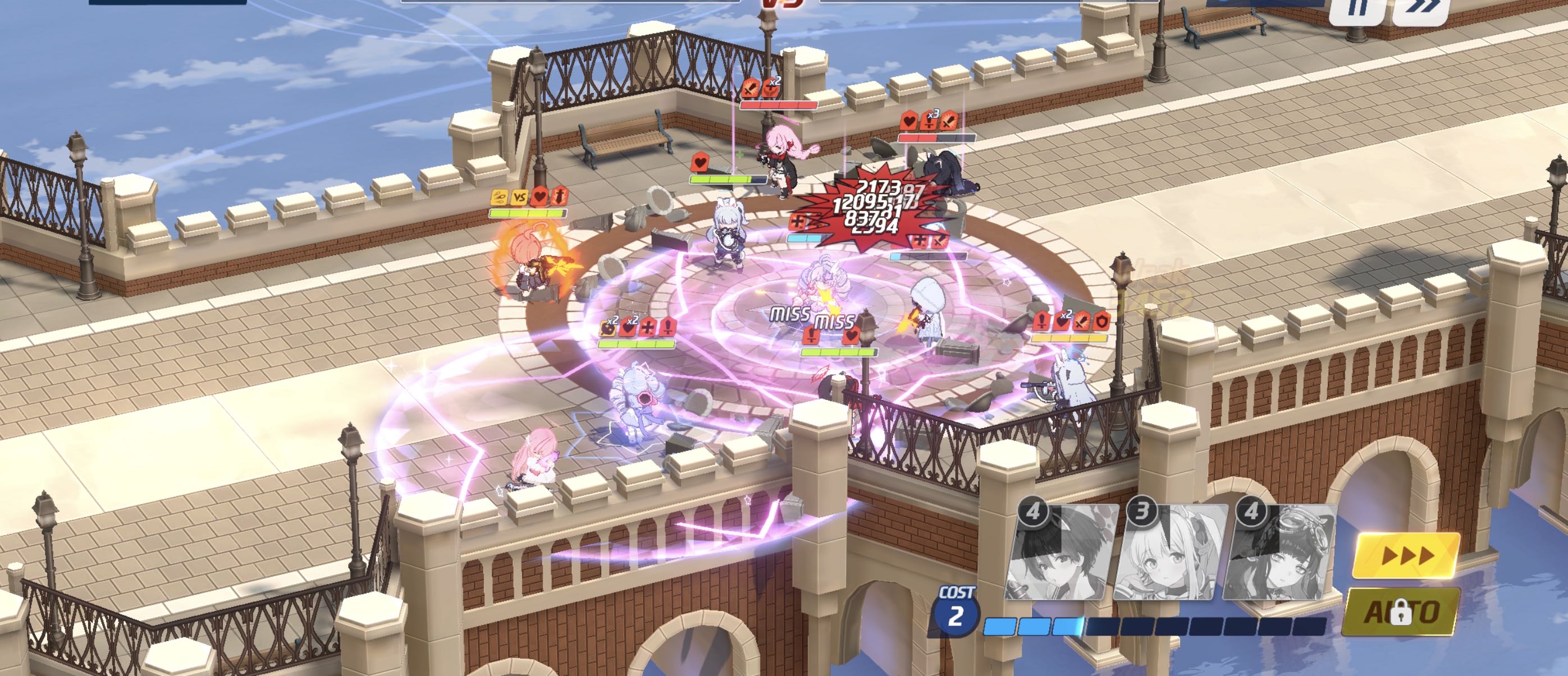This screenshot has height=676, width=1568.
Task: Select the dark-haired horned student's cost-4 skill card
Action: [x=1061, y=553]
